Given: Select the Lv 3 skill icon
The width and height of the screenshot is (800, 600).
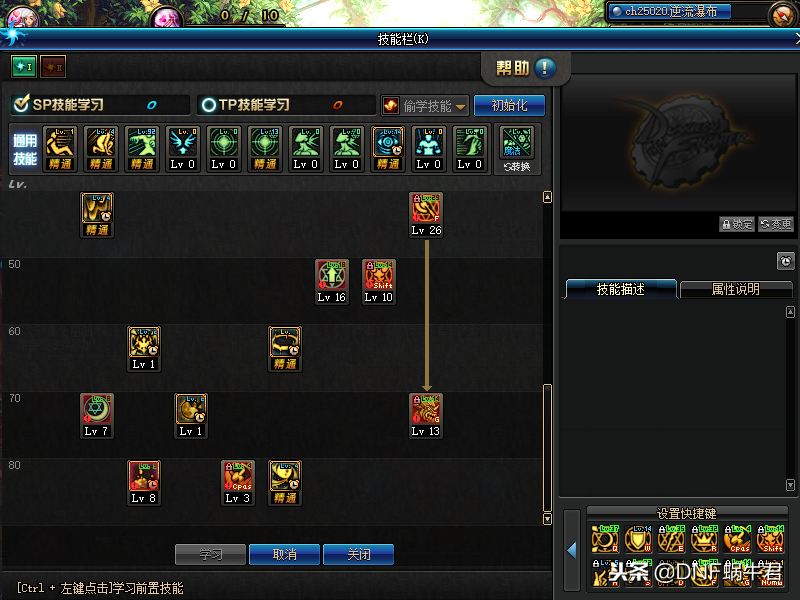Looking at the screenshot, I should click(237, 476).
